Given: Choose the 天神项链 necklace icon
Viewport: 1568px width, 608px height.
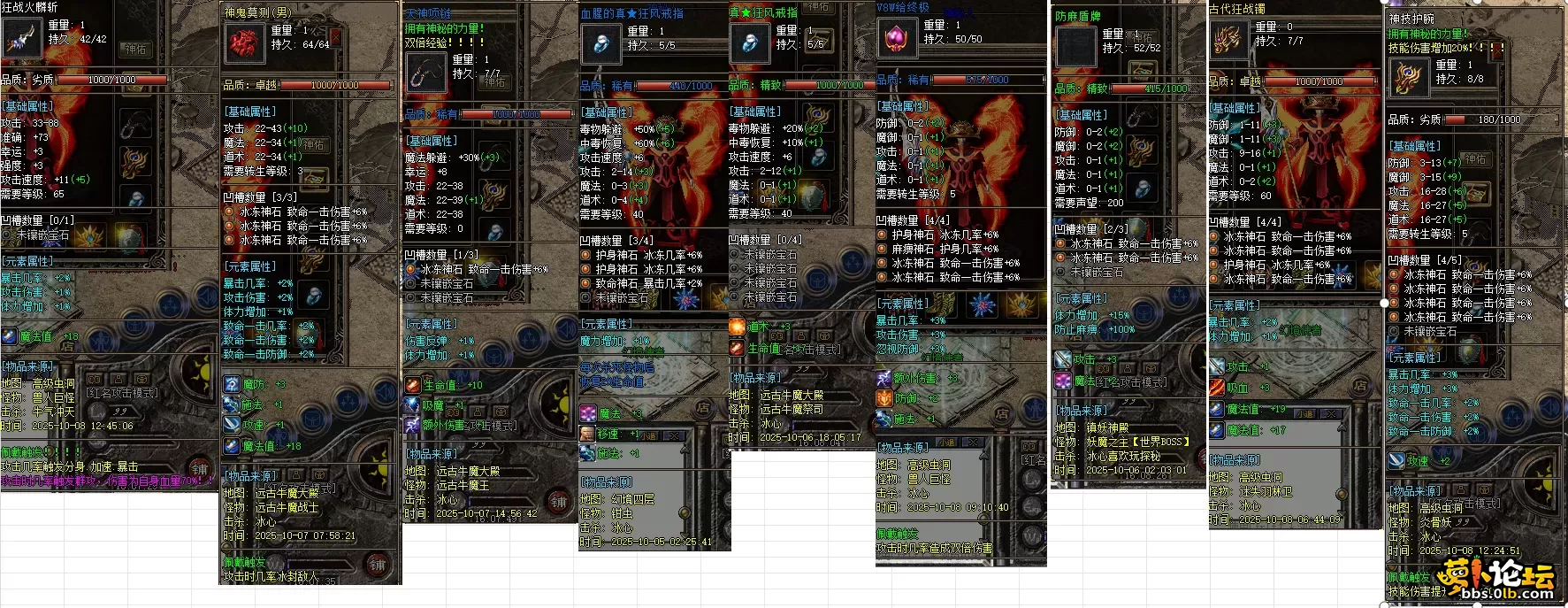Looking at the screenshot, I should tap(425, 73).
